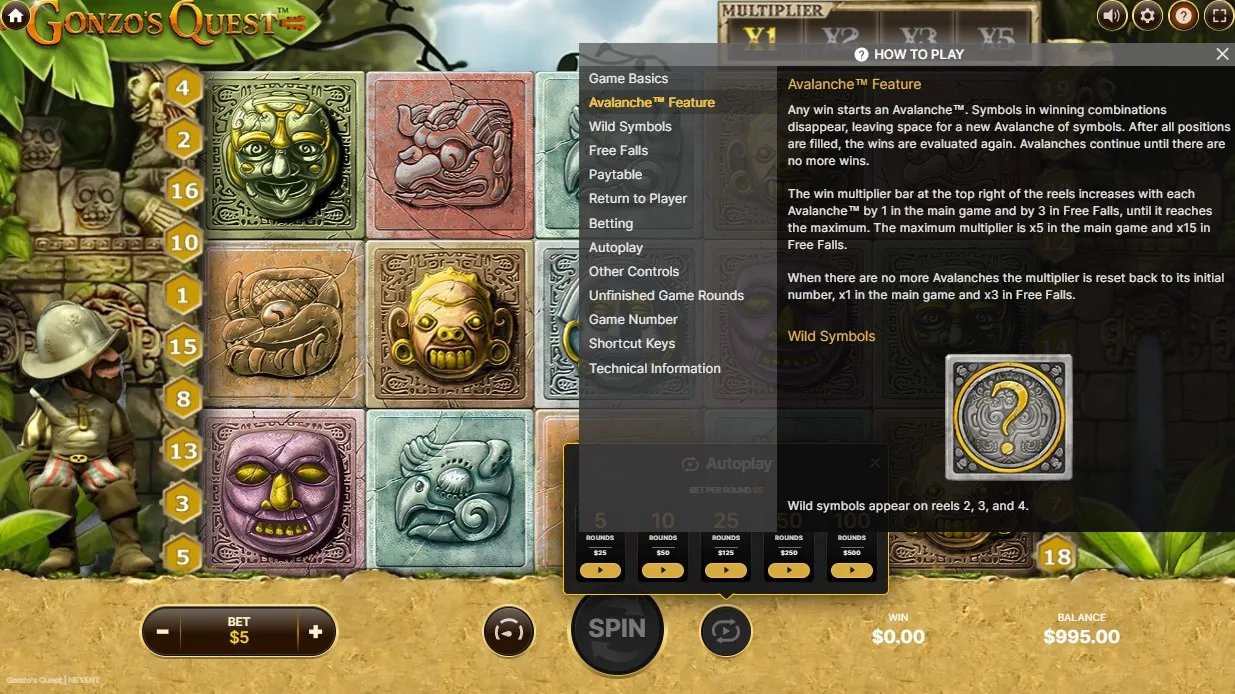Viewport: 1235px width, 694px height.
Task: Click the big SPIN button
Action: (x=617, y=629)
